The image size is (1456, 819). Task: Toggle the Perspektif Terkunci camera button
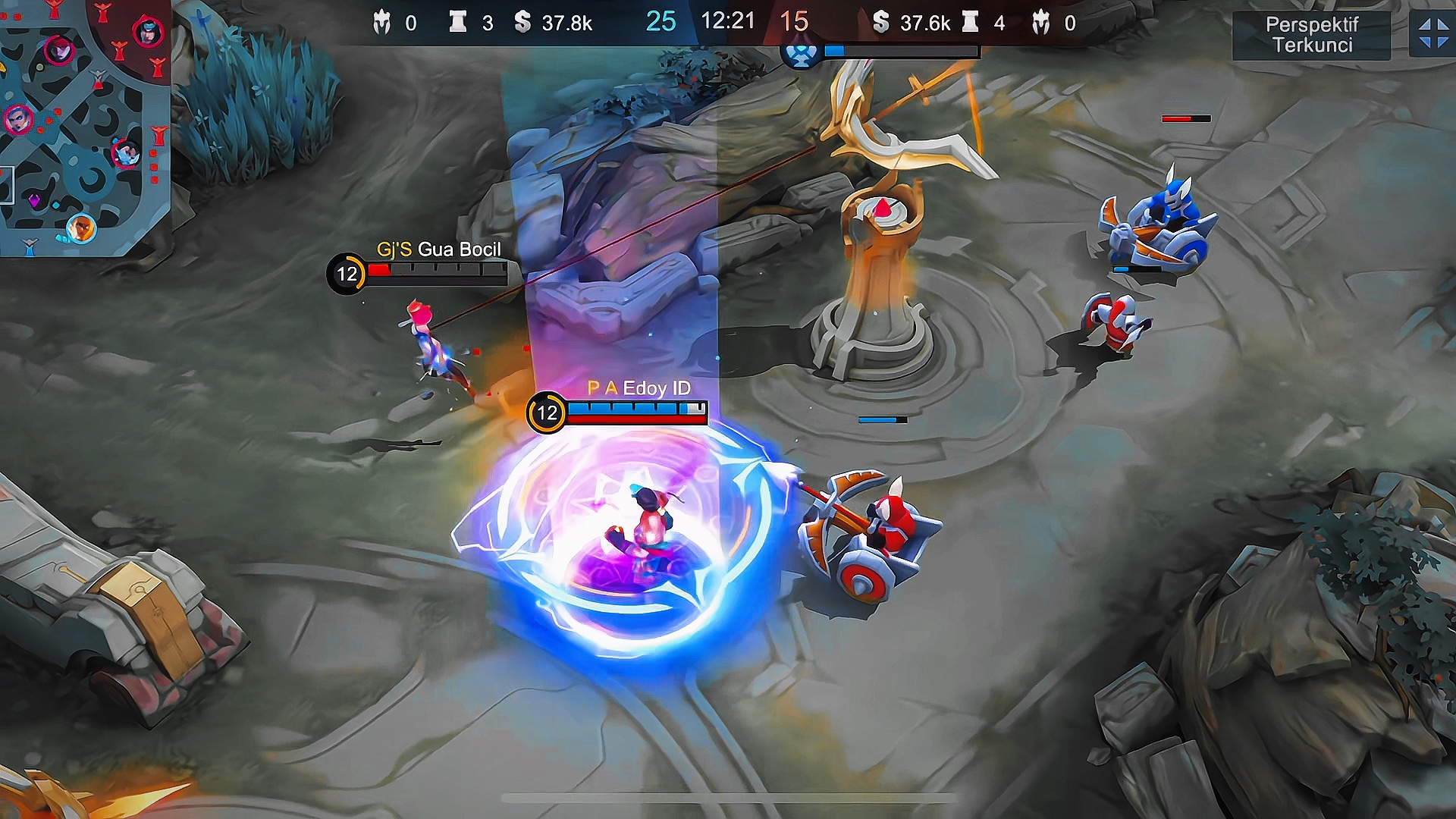tap(1312, 35)
